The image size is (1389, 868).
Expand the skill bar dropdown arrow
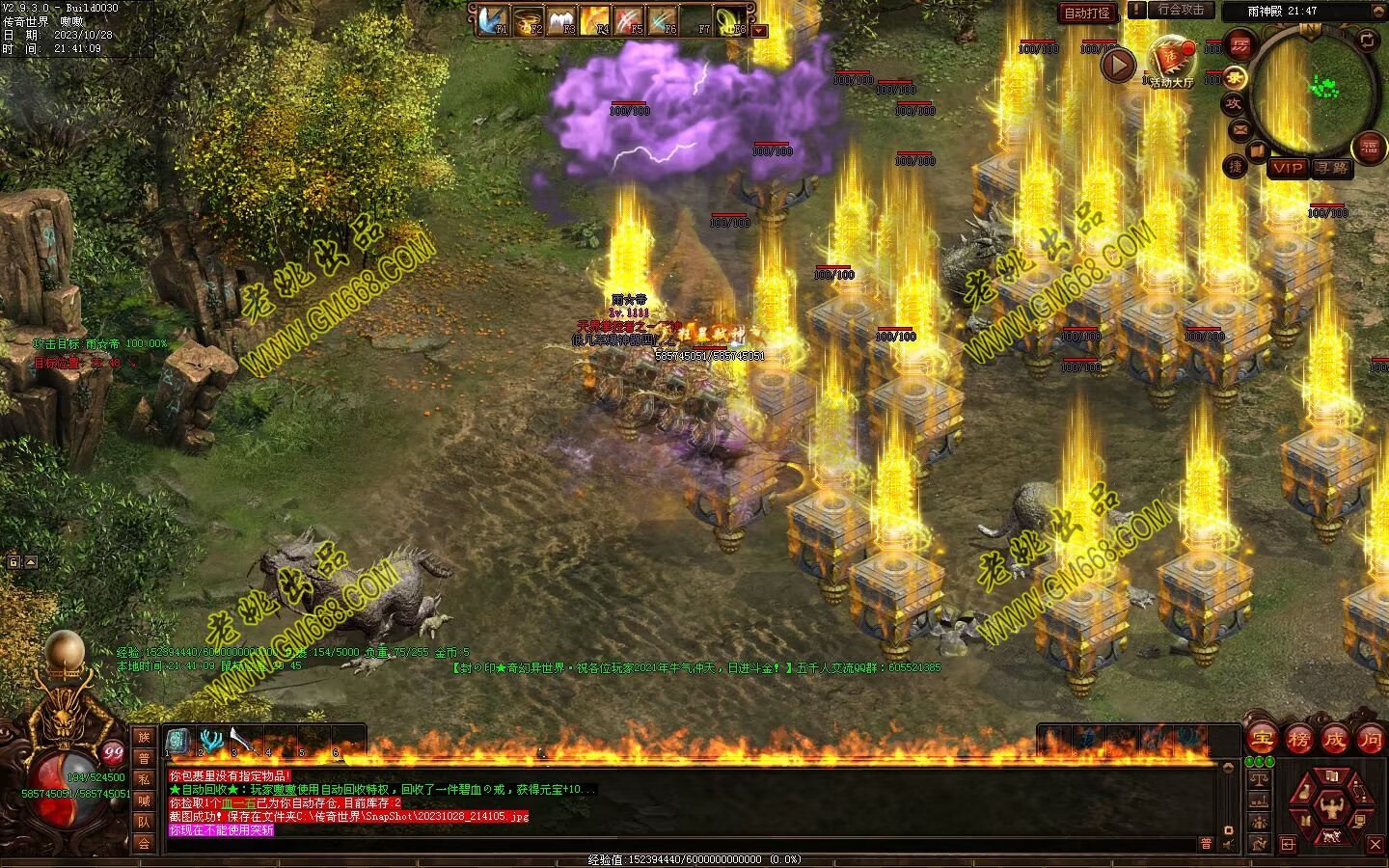point(759,30)
